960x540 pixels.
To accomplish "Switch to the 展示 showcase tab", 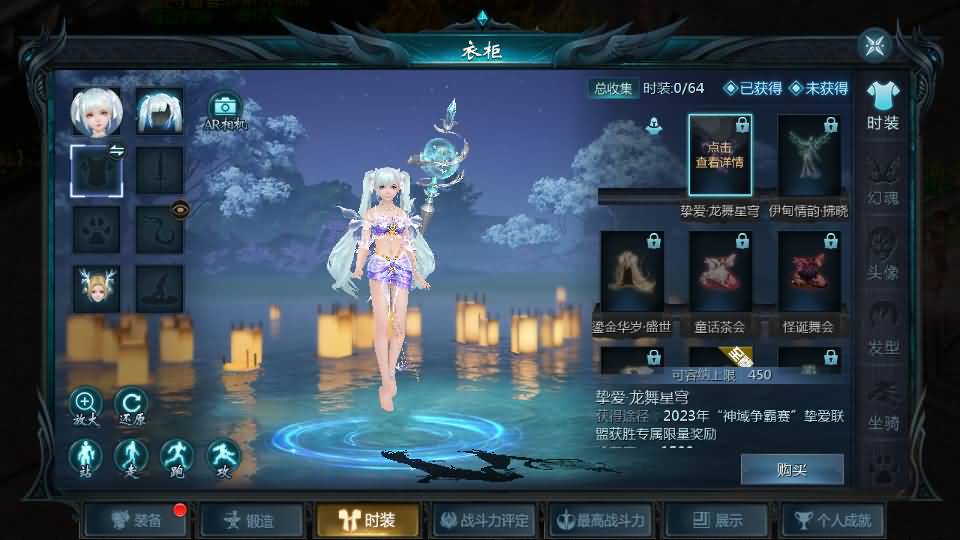I will (x=716, y=520).
